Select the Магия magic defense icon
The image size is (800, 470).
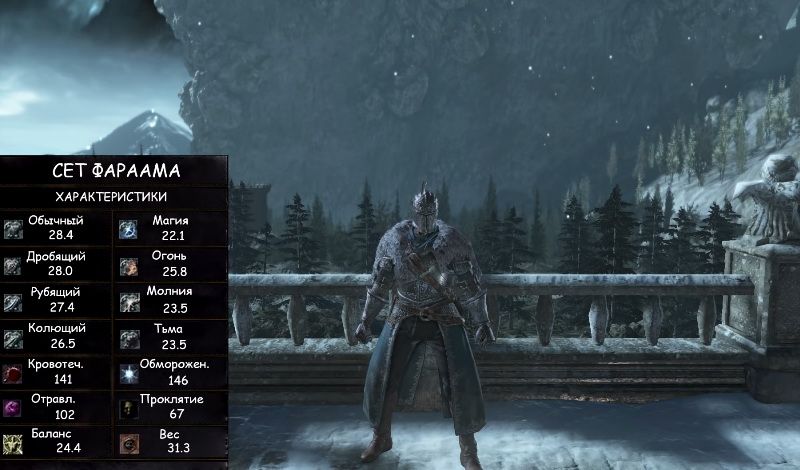pyautogui.click(x=129, y=229)
